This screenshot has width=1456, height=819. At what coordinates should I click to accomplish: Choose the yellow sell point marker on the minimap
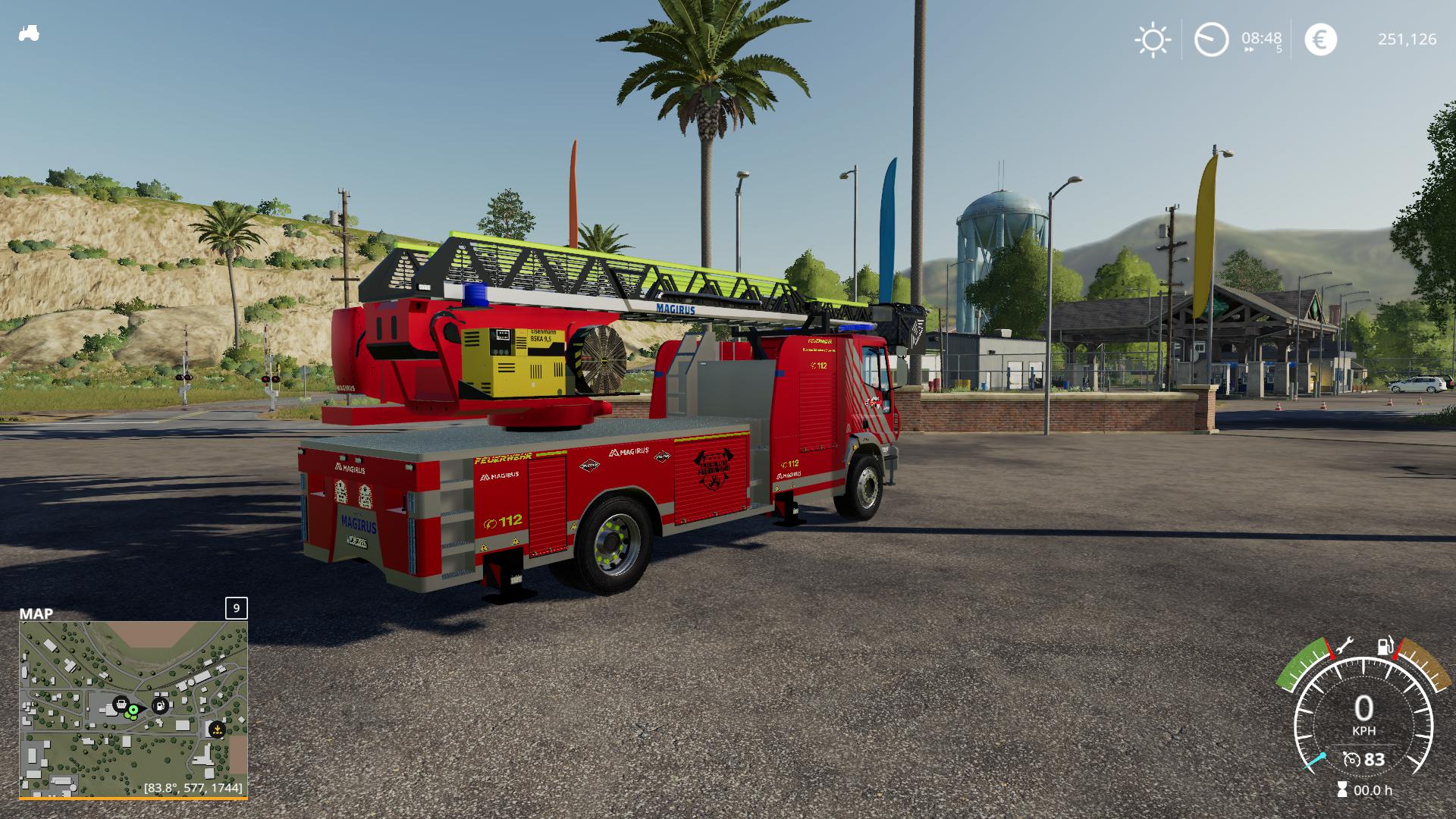217,730
